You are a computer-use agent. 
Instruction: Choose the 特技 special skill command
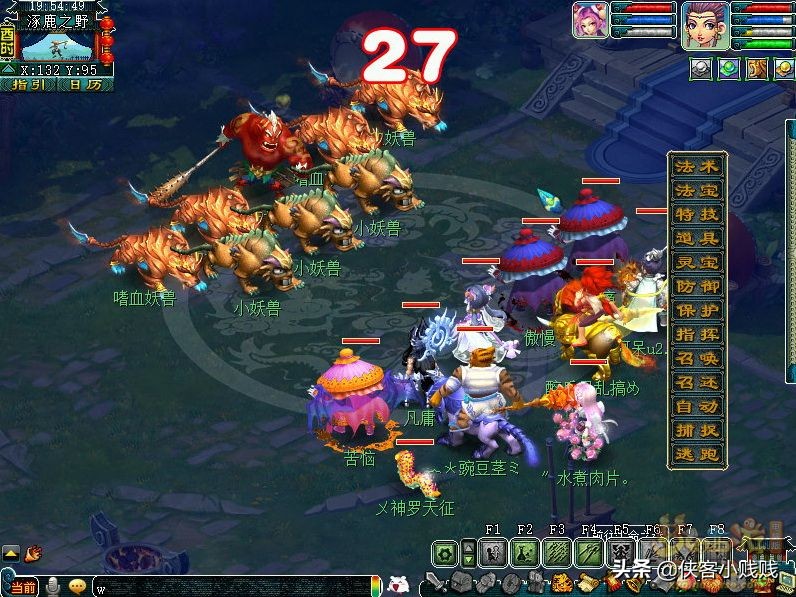tap(697, 215)
